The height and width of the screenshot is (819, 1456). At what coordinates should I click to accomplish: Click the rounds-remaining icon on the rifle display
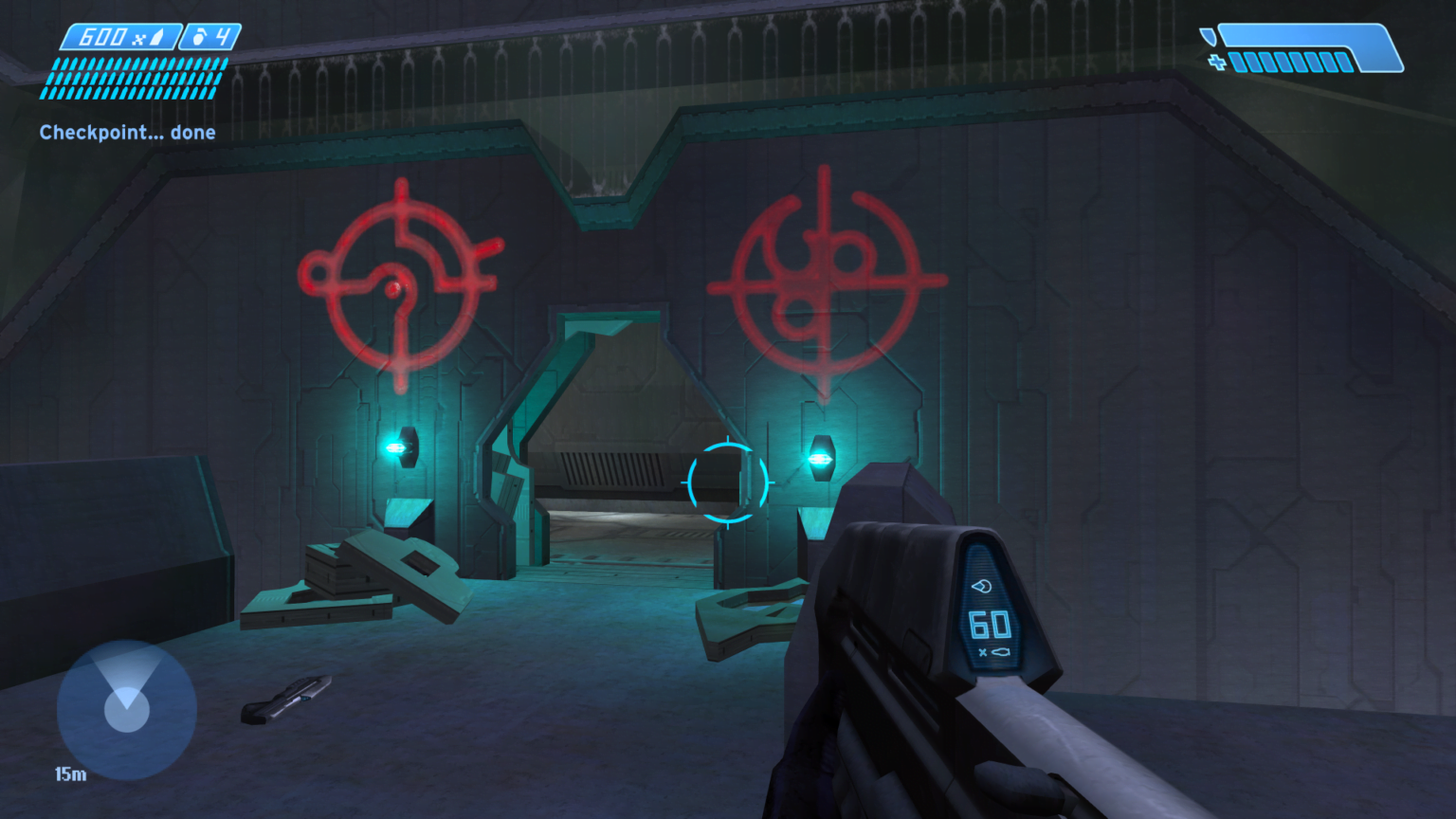click(x=983, y=587)
